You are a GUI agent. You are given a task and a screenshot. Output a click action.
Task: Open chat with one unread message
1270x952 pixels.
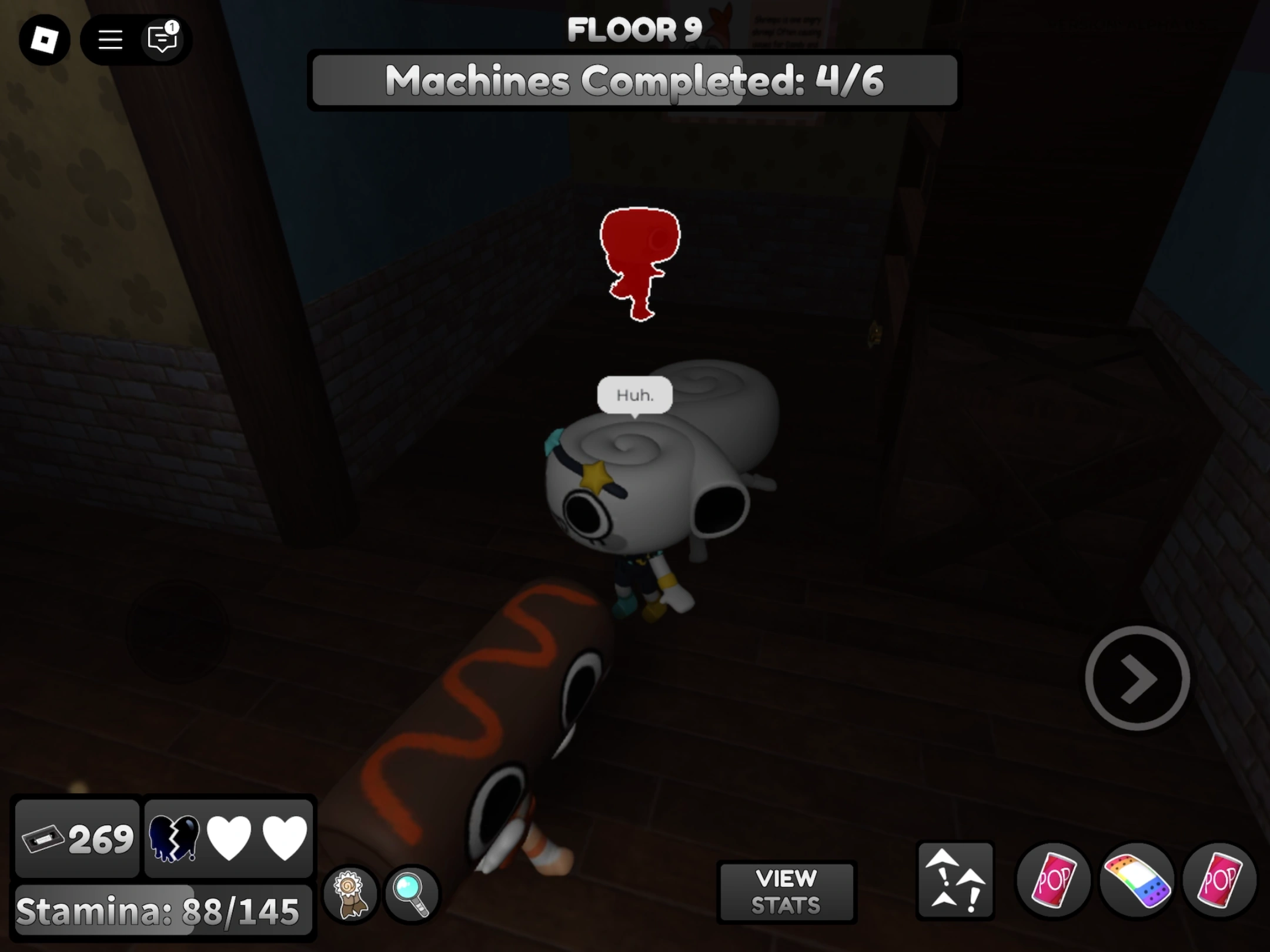(162, 39)
